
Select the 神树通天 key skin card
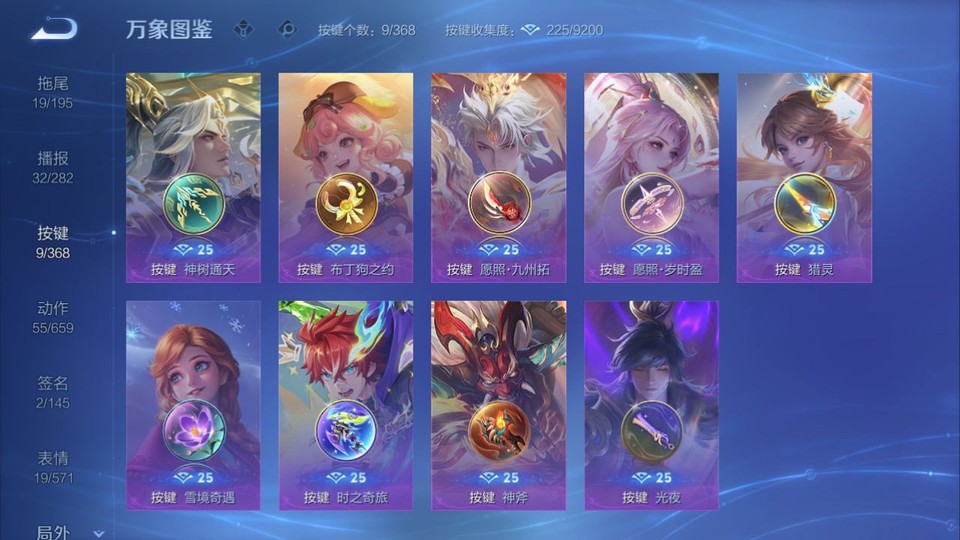point(193,177)
